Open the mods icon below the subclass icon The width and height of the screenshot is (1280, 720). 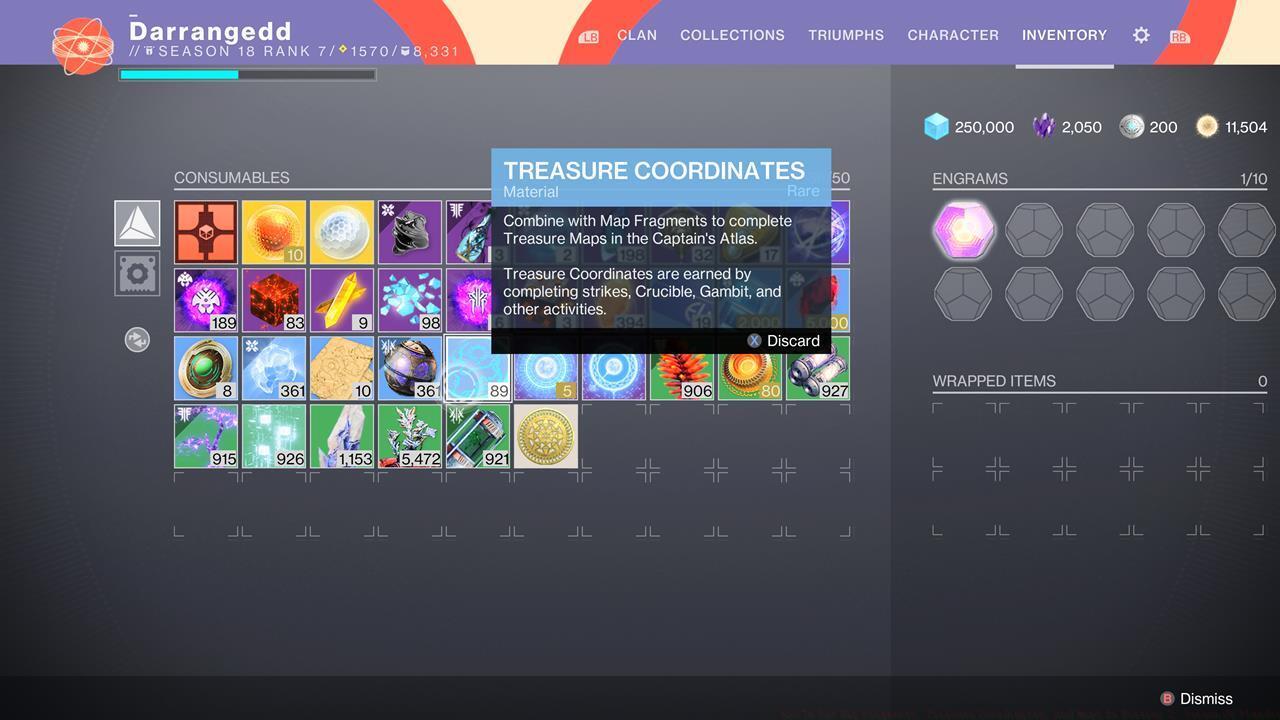point(136,272)
